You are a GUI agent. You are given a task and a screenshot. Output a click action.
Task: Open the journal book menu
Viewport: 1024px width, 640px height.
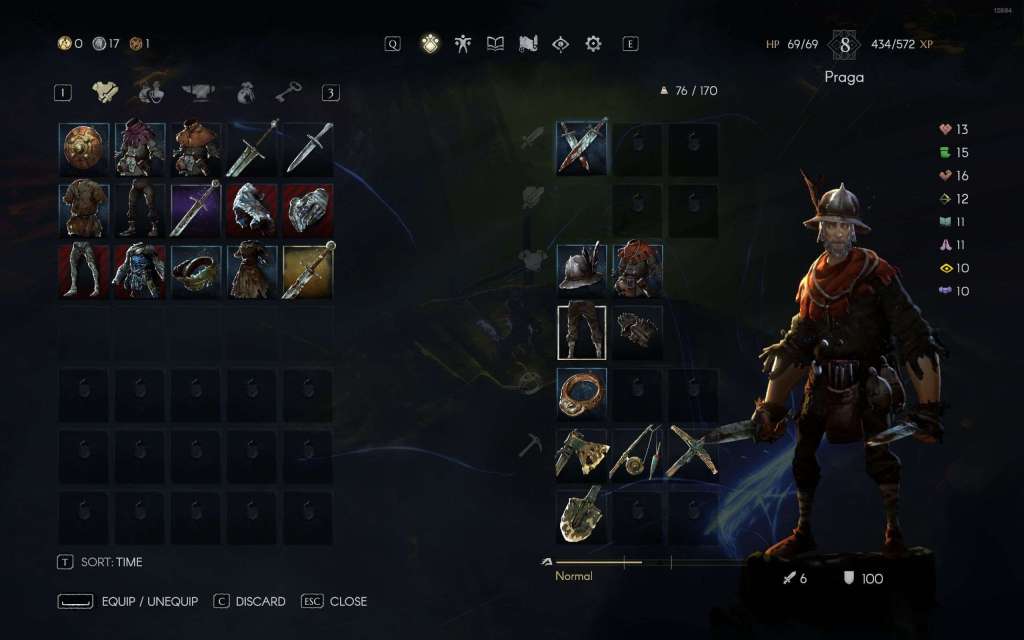click(x=495, y=44)
